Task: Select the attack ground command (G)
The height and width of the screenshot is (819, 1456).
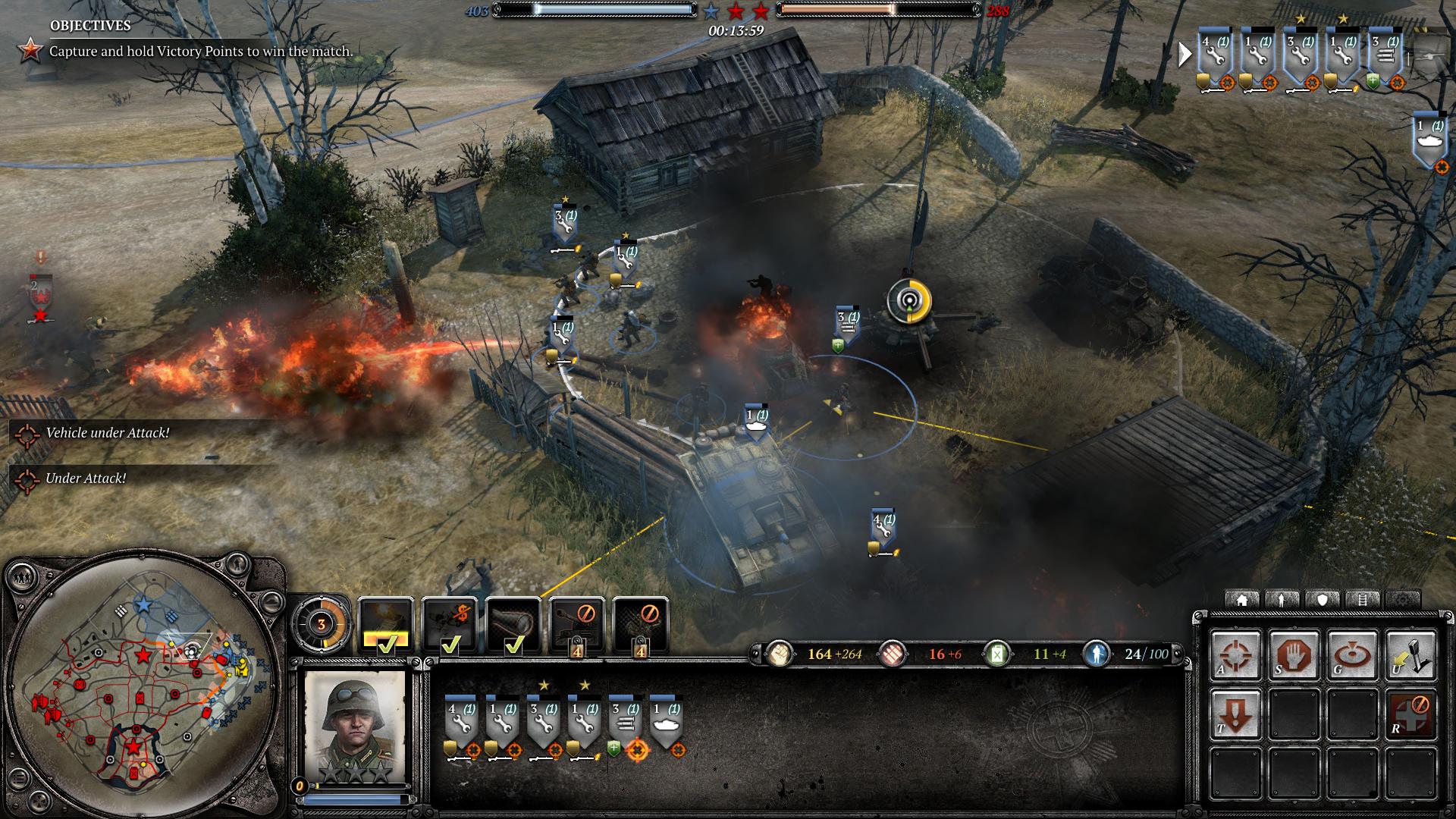Action: pos(1352,654)
